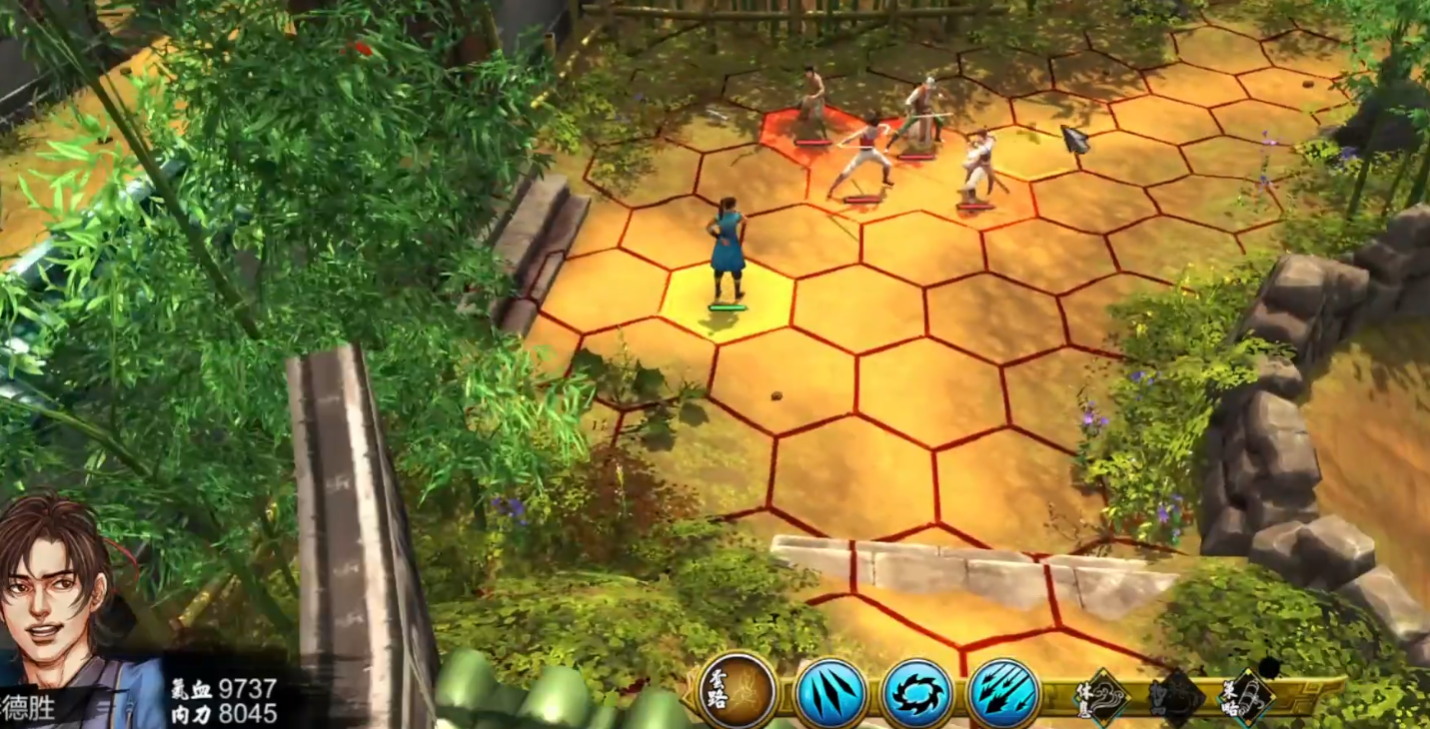Image resolution: width=1430 pixels, height=729 pixels.
Task: Choose the 休息 rest action
Action: [x=1101, y=696]
